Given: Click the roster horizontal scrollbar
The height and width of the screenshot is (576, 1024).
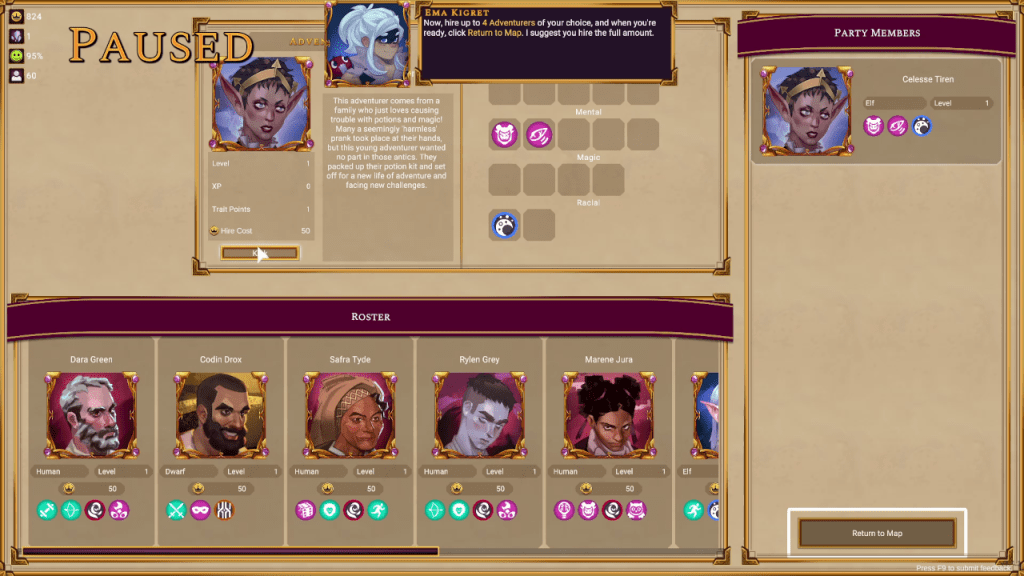Looking at the screenshot, I should click(230, 551).
